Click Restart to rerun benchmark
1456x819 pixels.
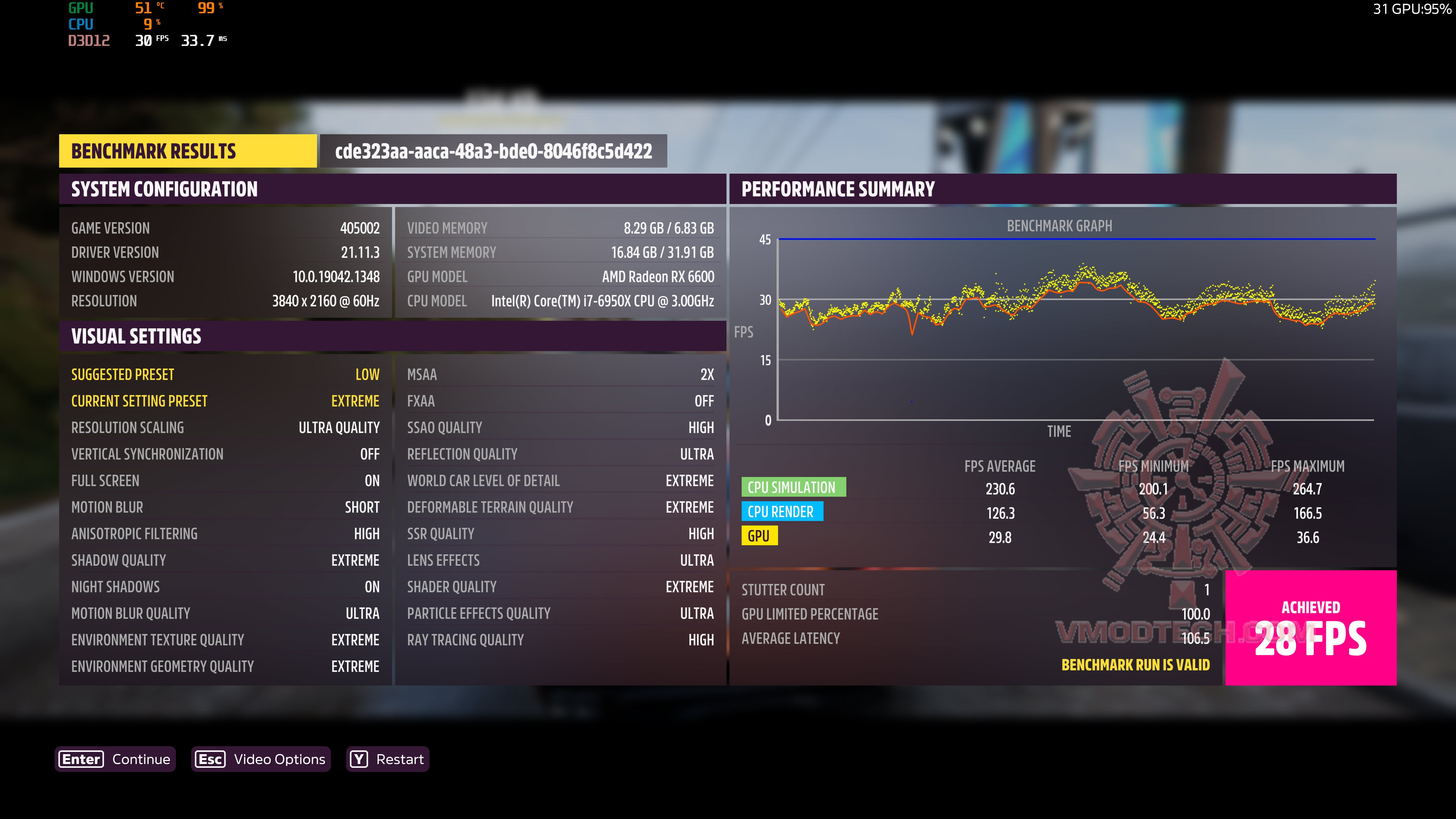[x=401, y=759]
